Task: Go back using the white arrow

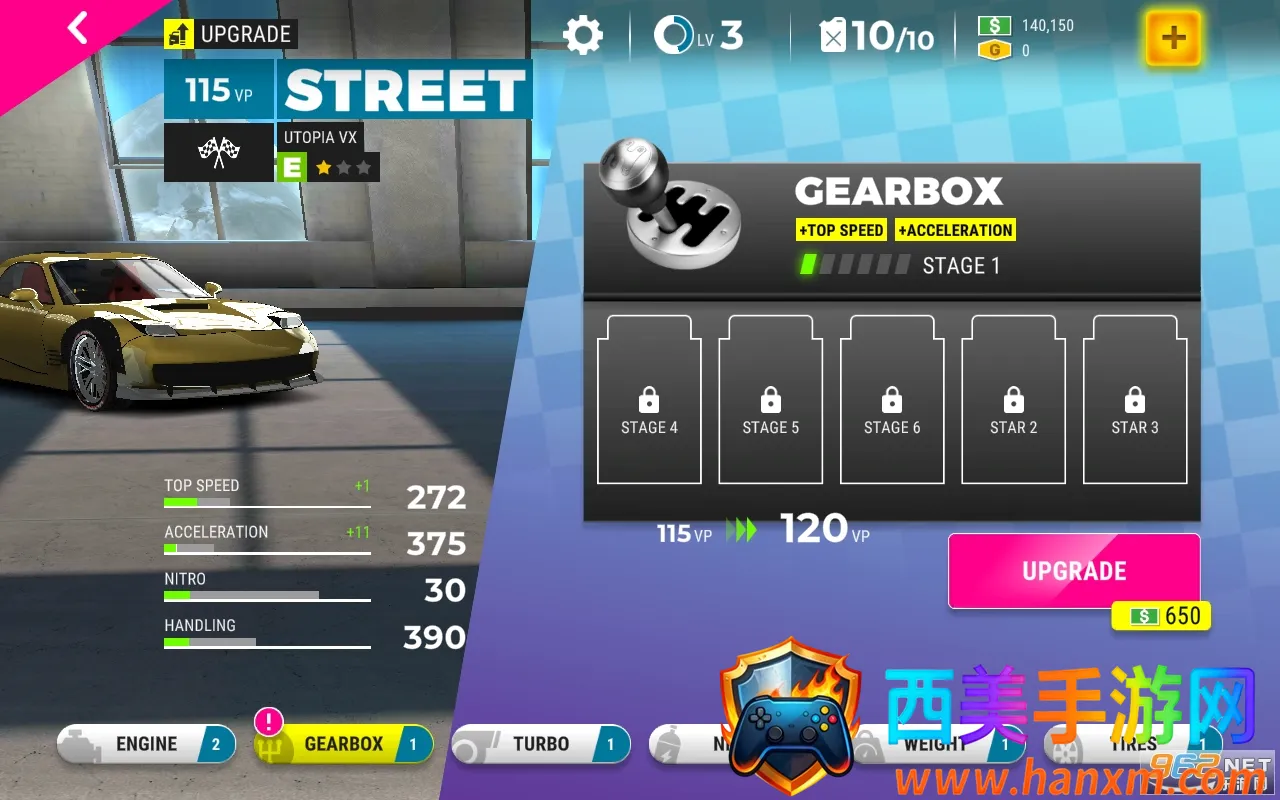Action: tap(78, 29)
